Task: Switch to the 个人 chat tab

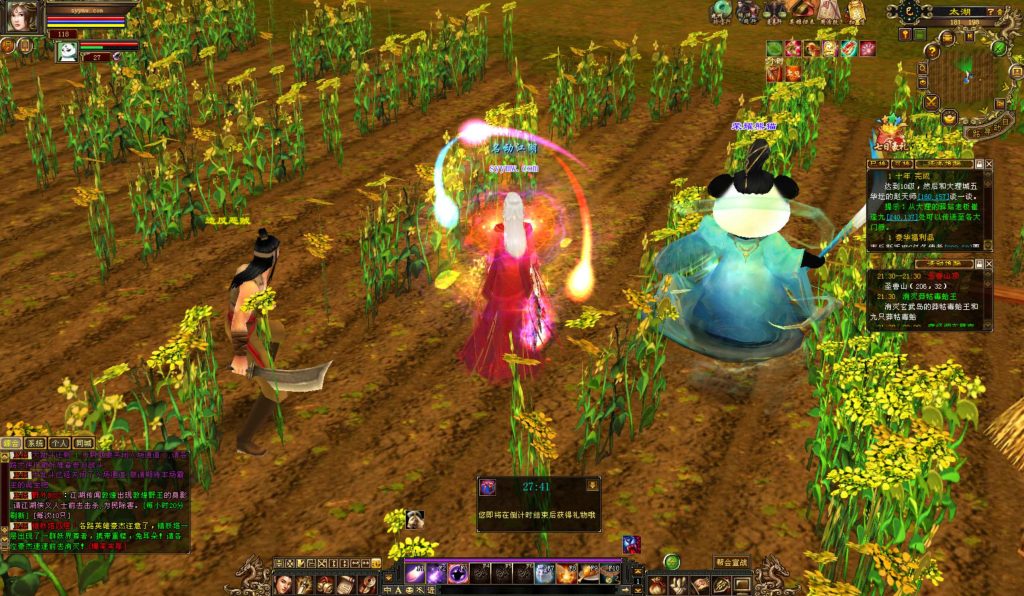Action: pyautogui.click(x=60, y=442)
